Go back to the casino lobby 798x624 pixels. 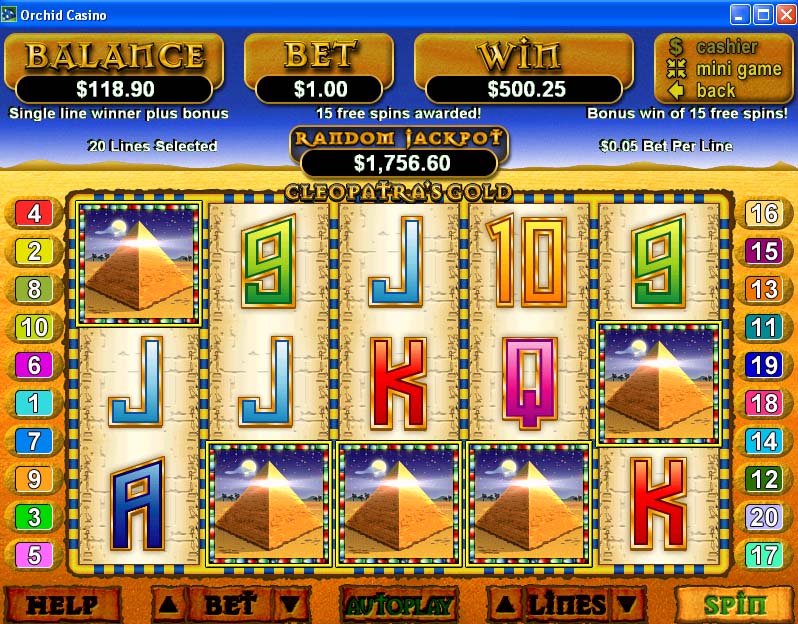(x=715, y=90)
